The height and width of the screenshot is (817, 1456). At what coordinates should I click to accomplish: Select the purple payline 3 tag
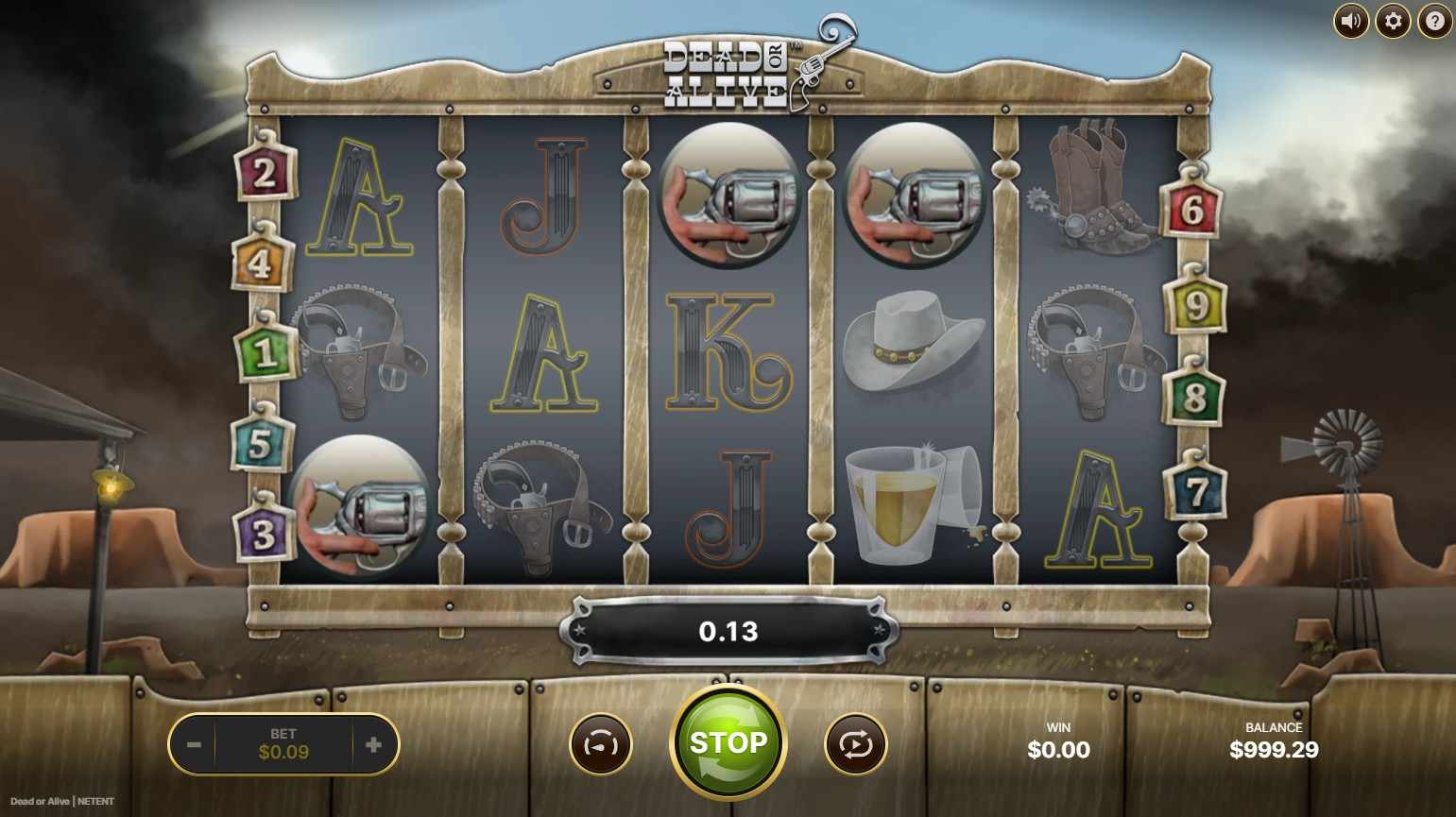263,534
